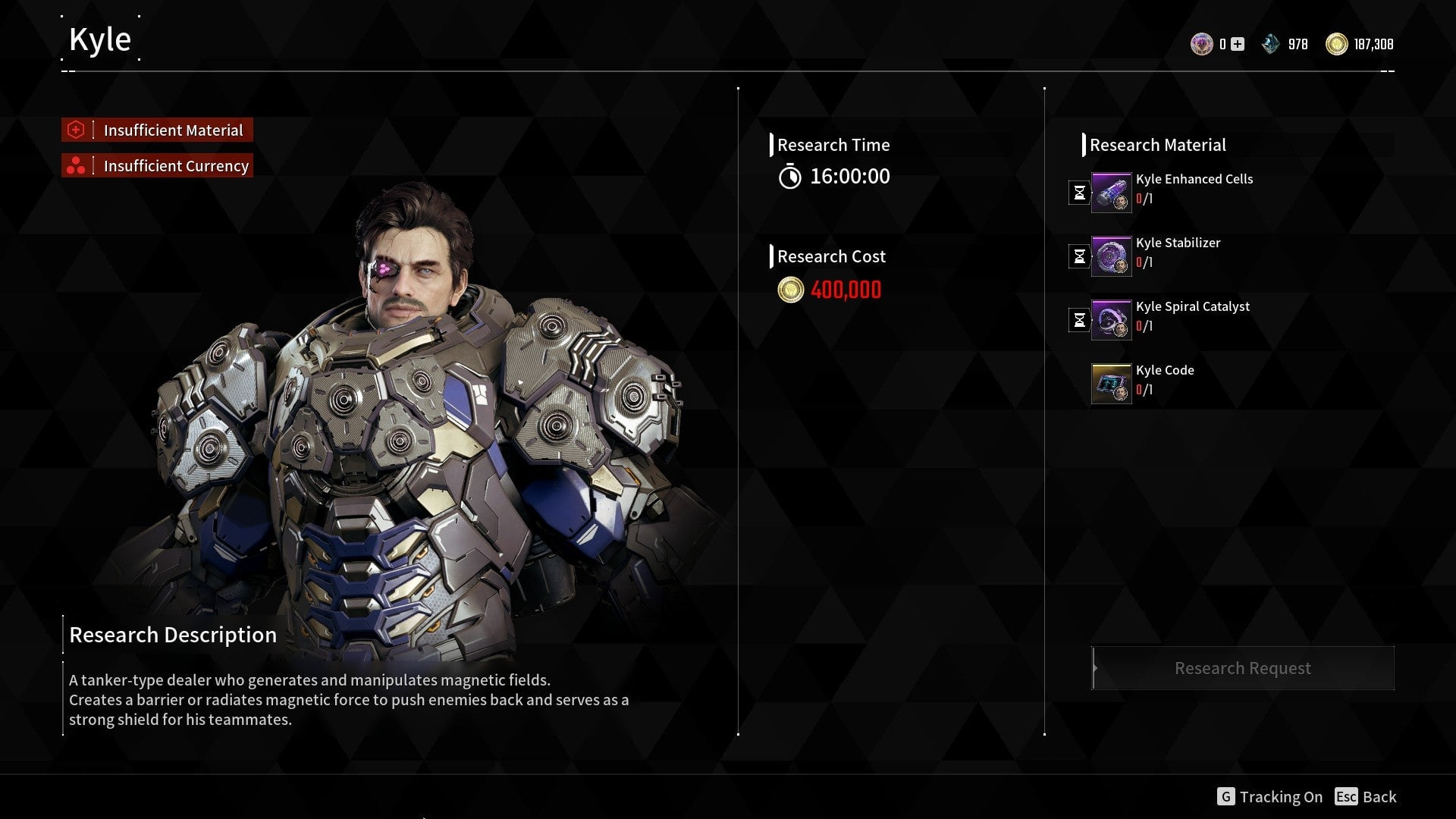The height and width of the screenshot is (819, 1456).
Task: Click the gold coin icon showing 187,308
Action: coord(1338,44)
